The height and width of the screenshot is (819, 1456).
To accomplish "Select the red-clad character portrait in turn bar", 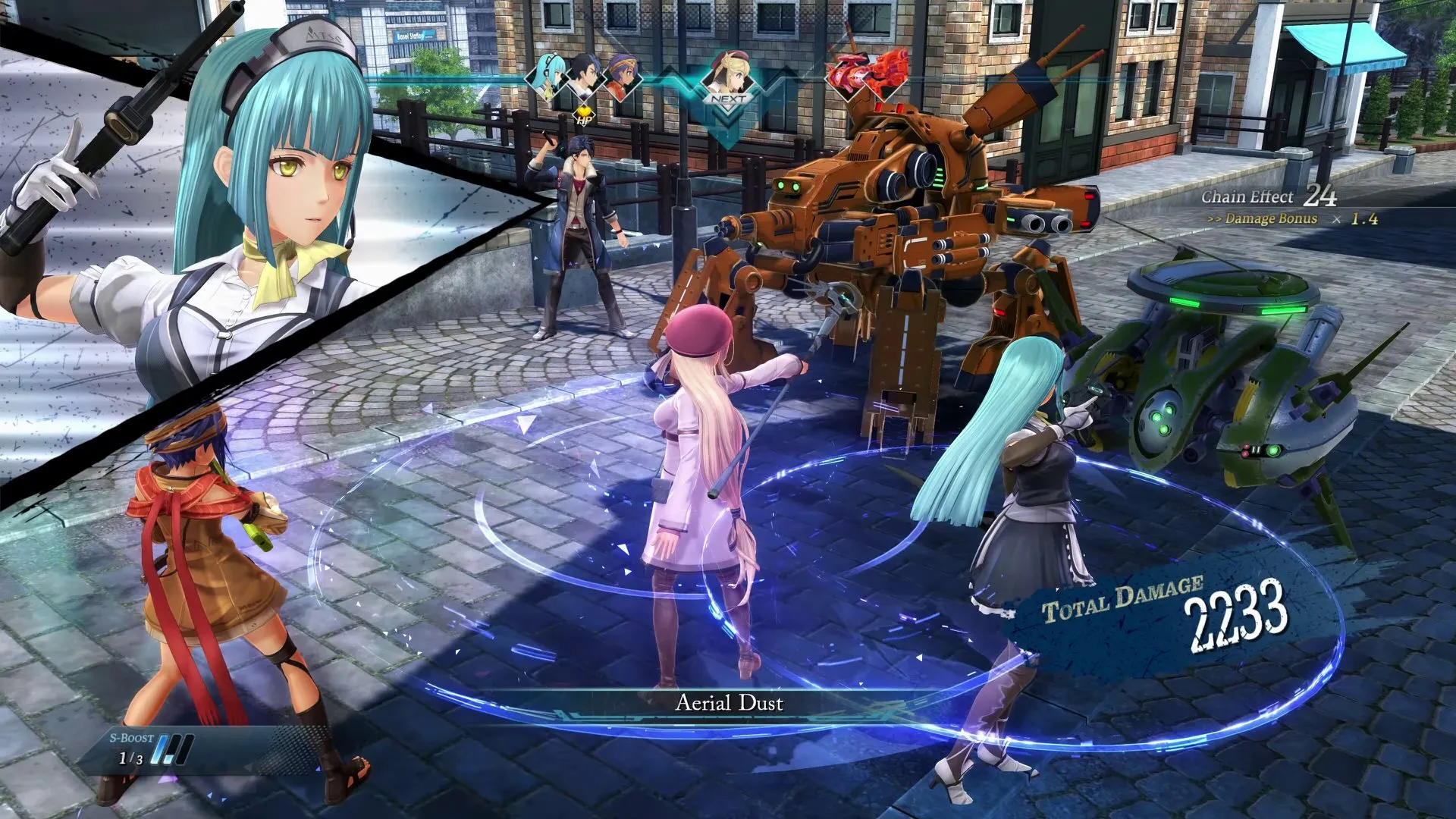I will click(x=622, y=80).
